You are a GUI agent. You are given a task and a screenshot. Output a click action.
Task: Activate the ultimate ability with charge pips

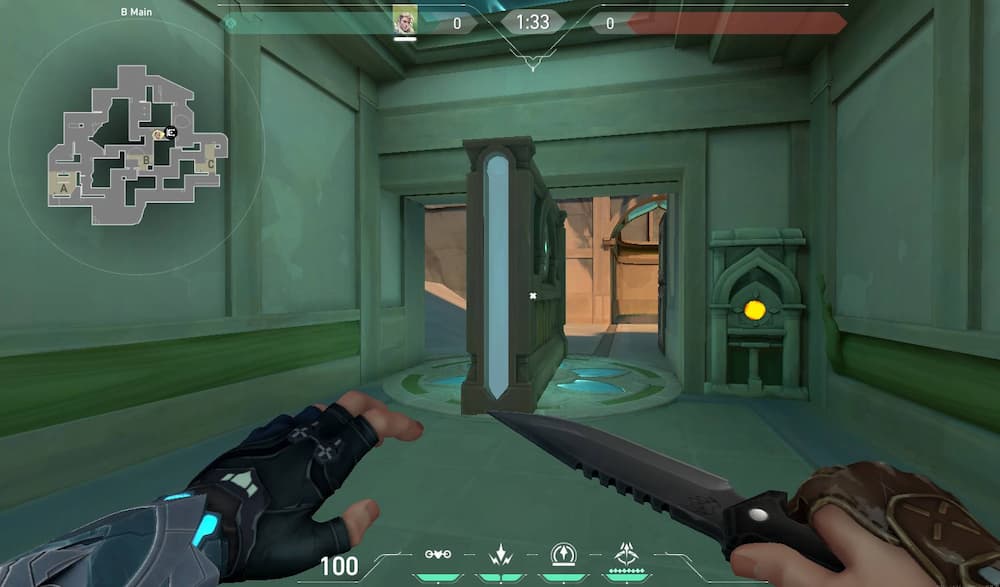628,554
